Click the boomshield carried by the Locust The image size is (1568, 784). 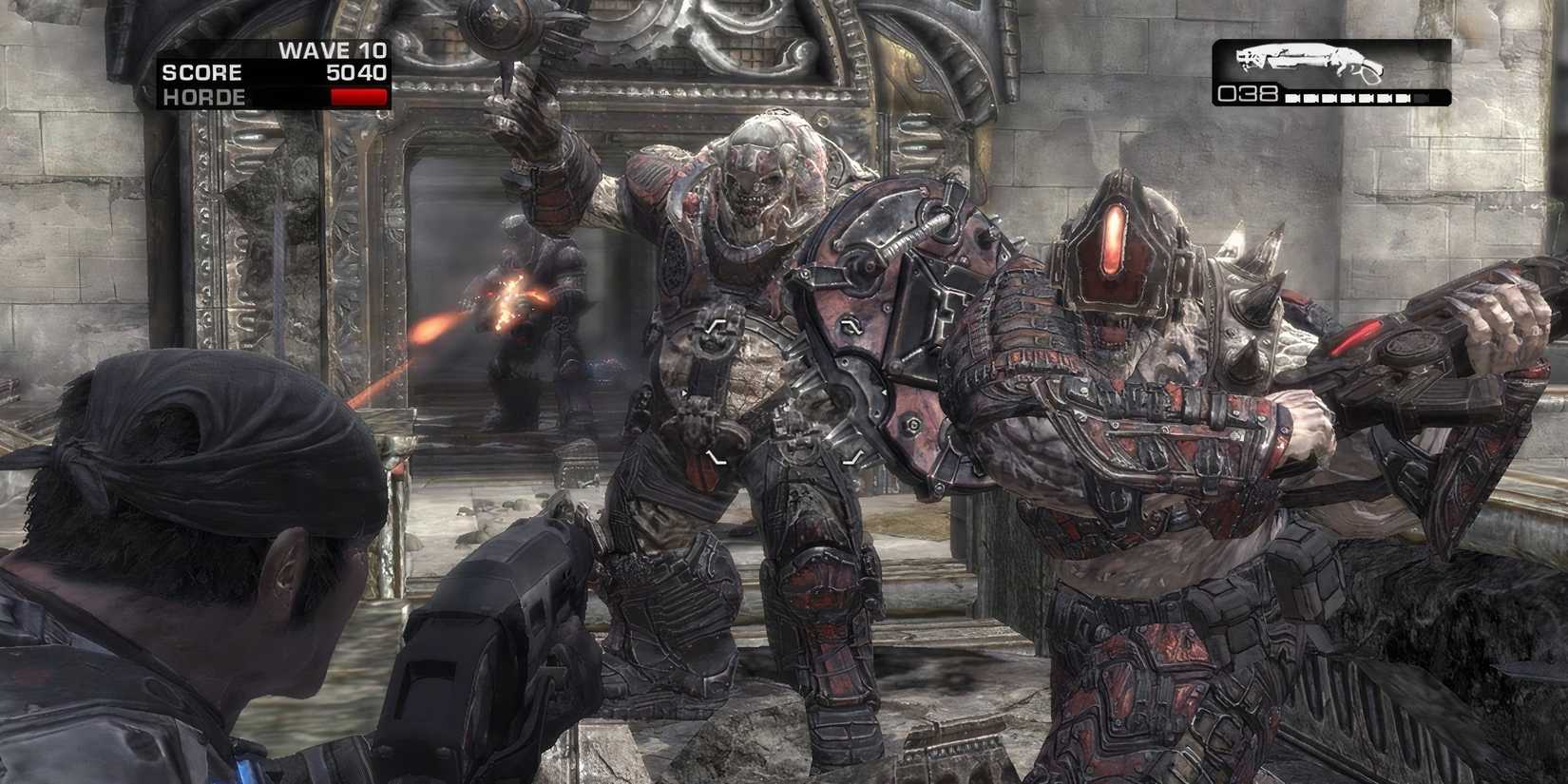tap(893, 333)
